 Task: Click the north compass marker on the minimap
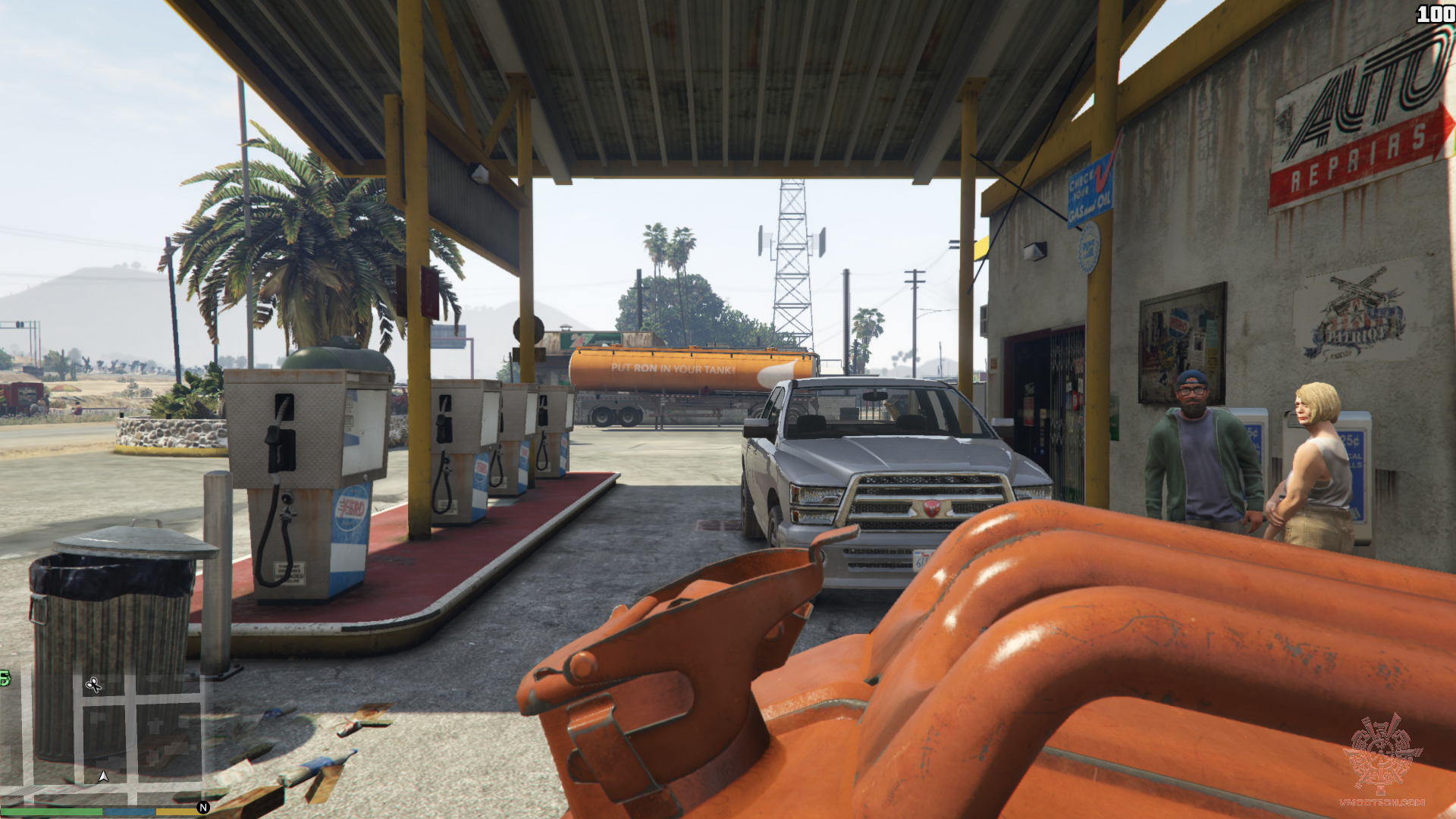tap(202, 808)
